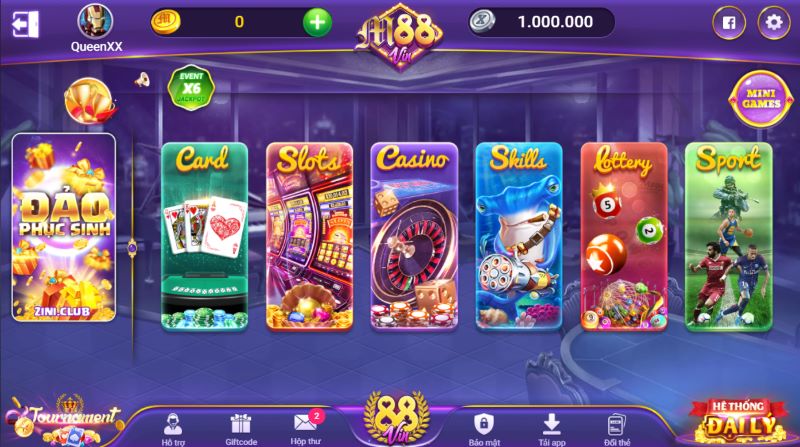
Task: Click the exit door icon
Action: [x=27, y=23]
